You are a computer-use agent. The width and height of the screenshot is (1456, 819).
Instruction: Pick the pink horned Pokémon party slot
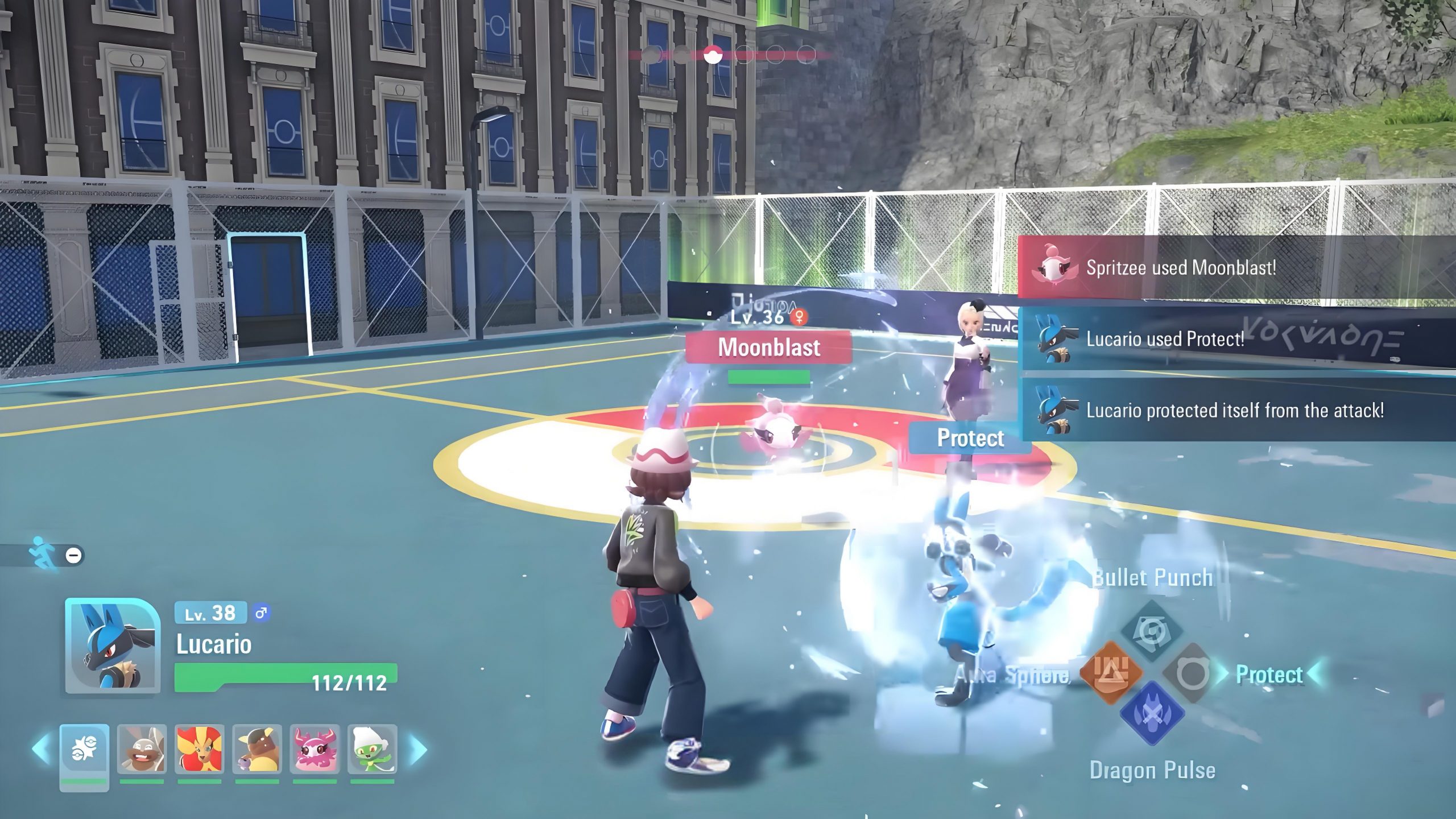coord(315,750)
